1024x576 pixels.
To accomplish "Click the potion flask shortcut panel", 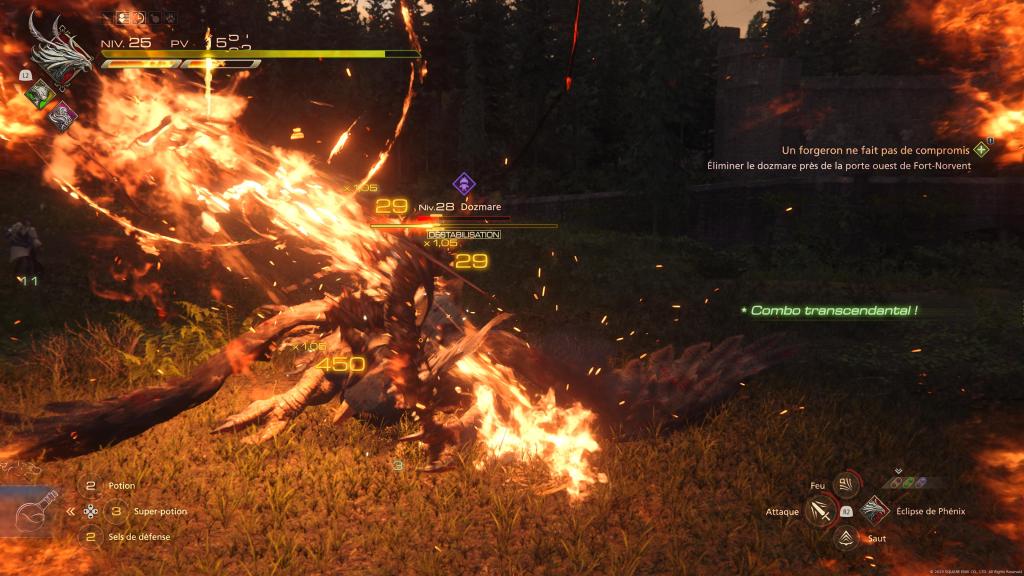I will 30,513.
